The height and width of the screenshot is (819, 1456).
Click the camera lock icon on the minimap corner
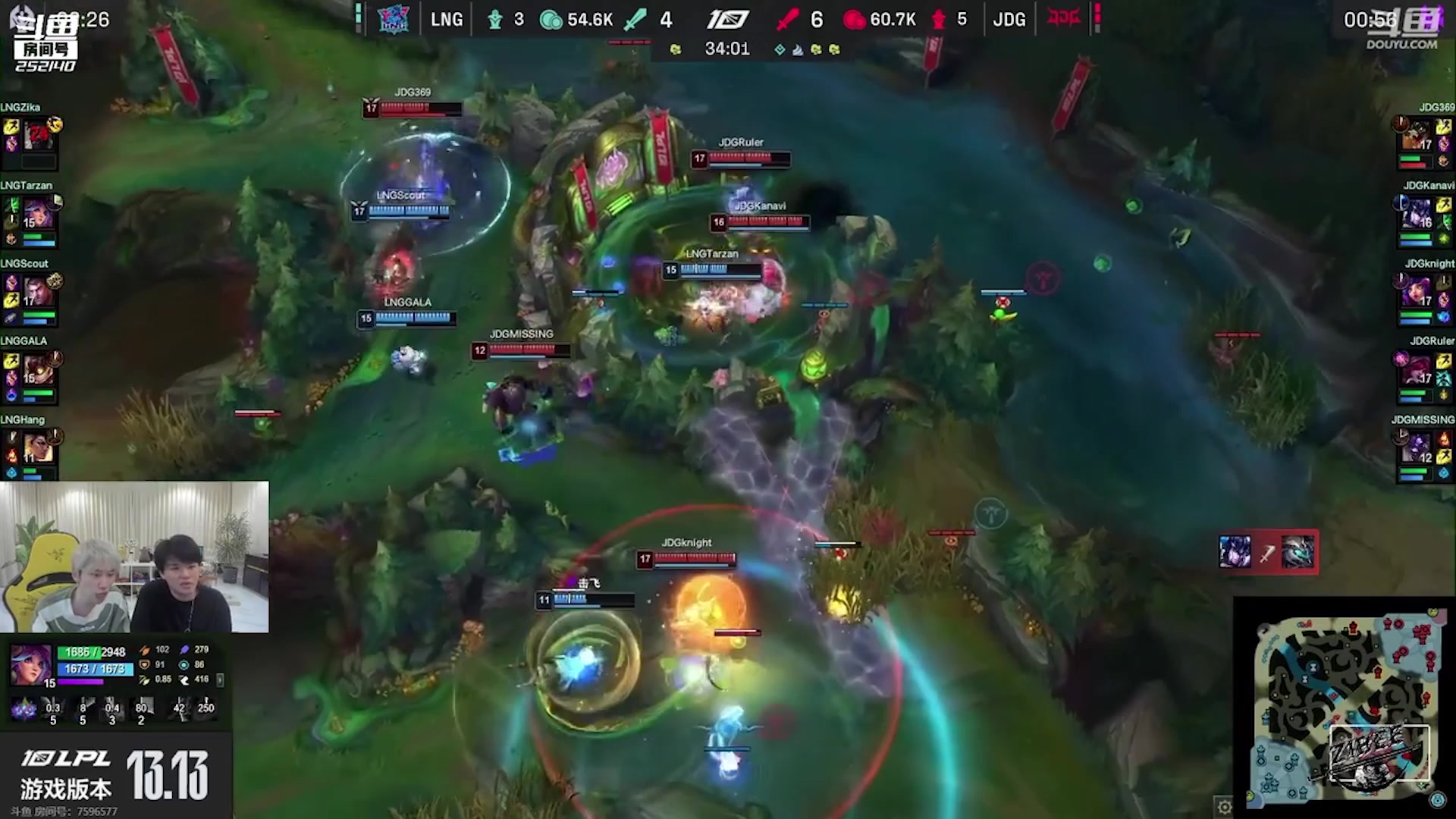(x=1438, y=801)
